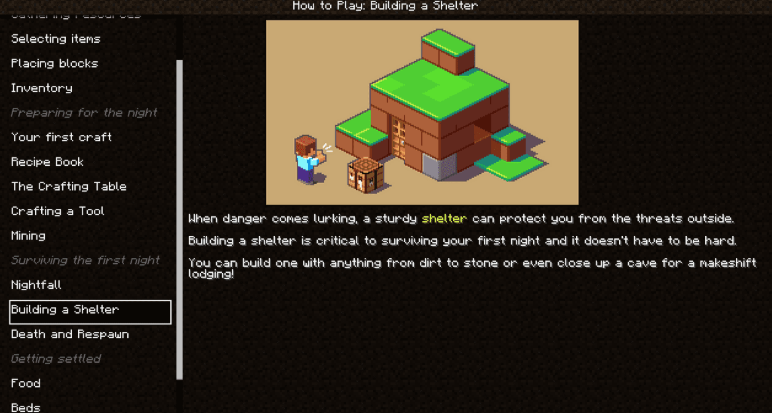The image size is (772, 413).
Task: Open the Nightfall topic
Action: click(37, 285)
